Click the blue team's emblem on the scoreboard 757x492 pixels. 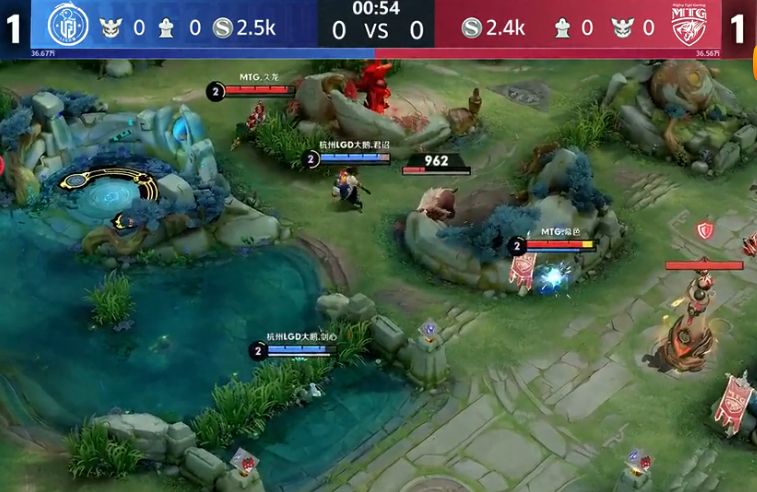68,26
